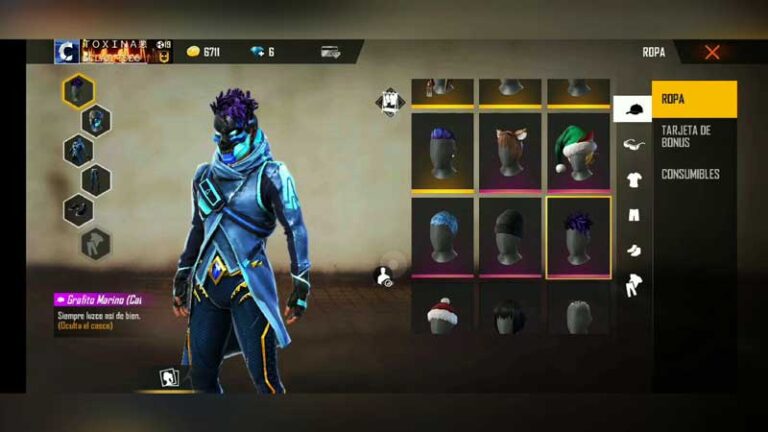Viewport: 768px width, 432px height.
Task: Open the Consumibles section
Action: pyautogui.click(x=690, y=174)
